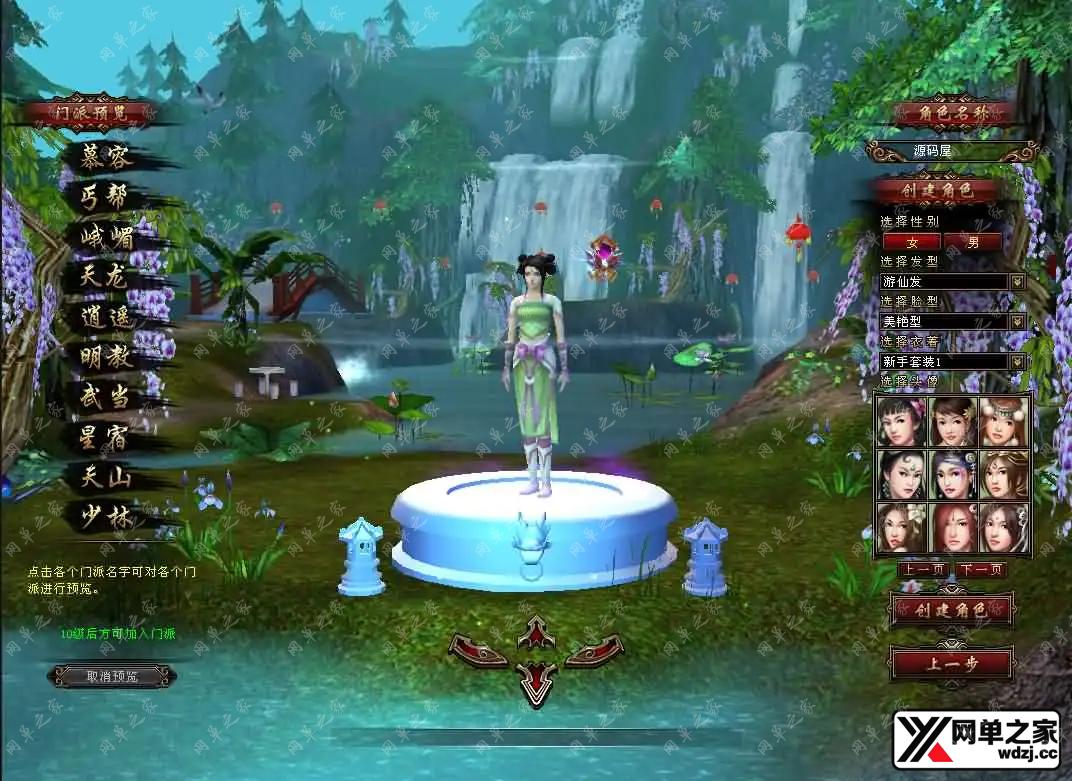Choose the 天山 sect preview

pos(105,477)
